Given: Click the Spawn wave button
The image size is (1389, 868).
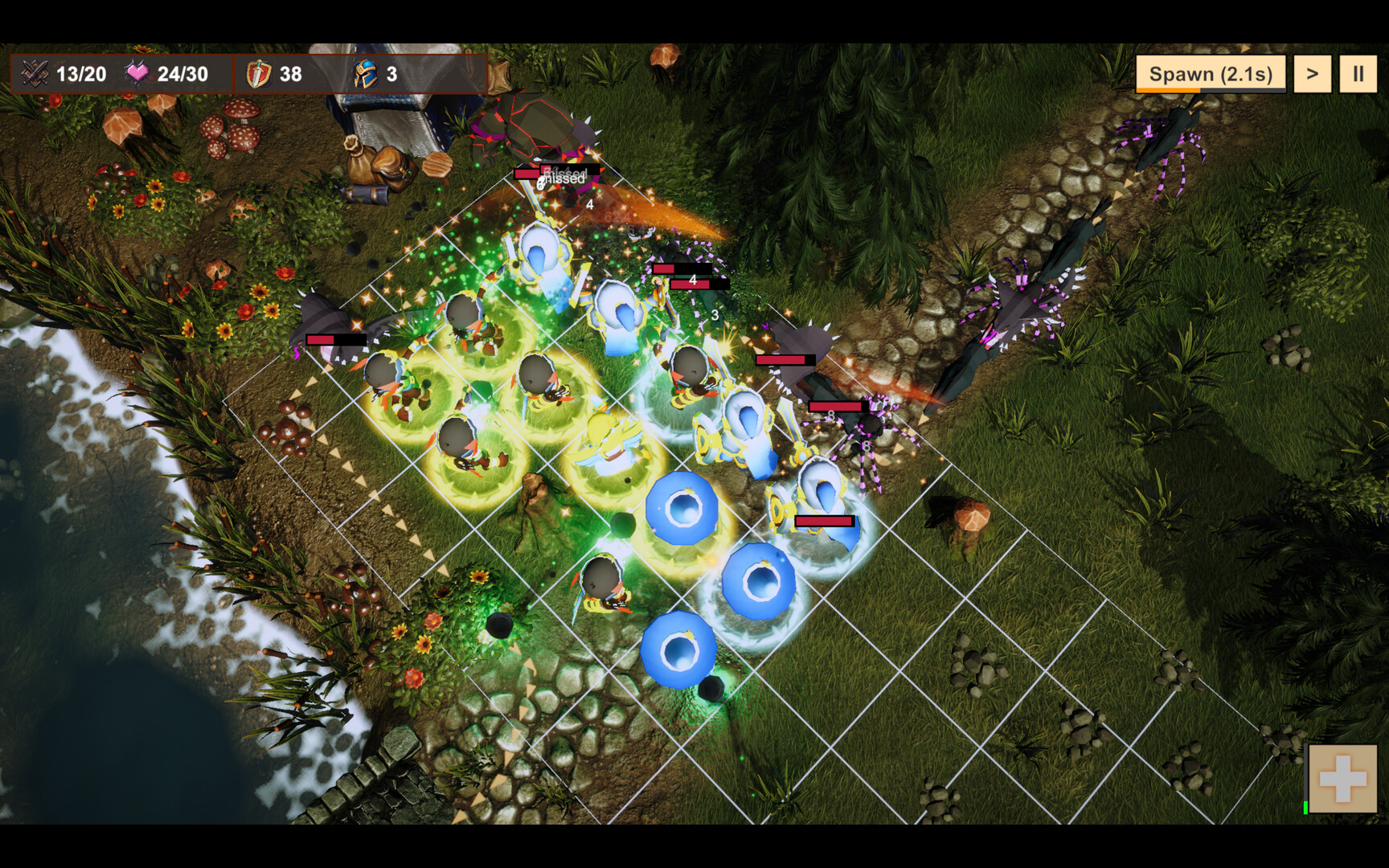Looking at the screenshot, I should coord(1210,74).
